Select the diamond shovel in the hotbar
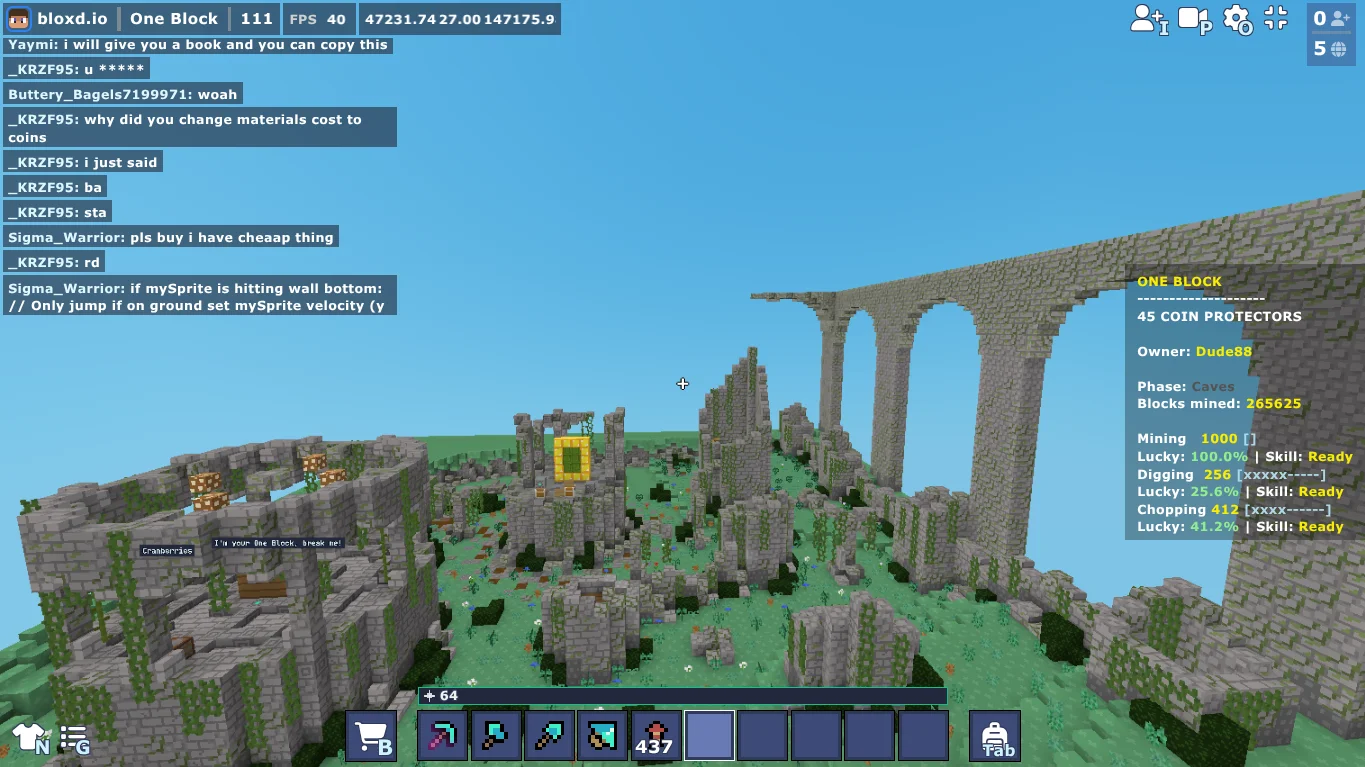 point(549,734)
